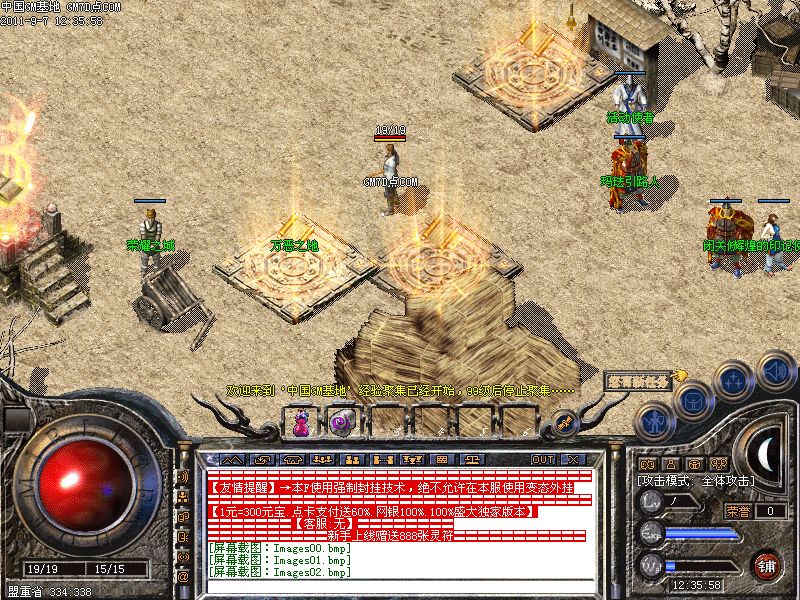Screen dimensions: 800x600
Task: Toggle sound with the speaker button
Action: (775, 372)
